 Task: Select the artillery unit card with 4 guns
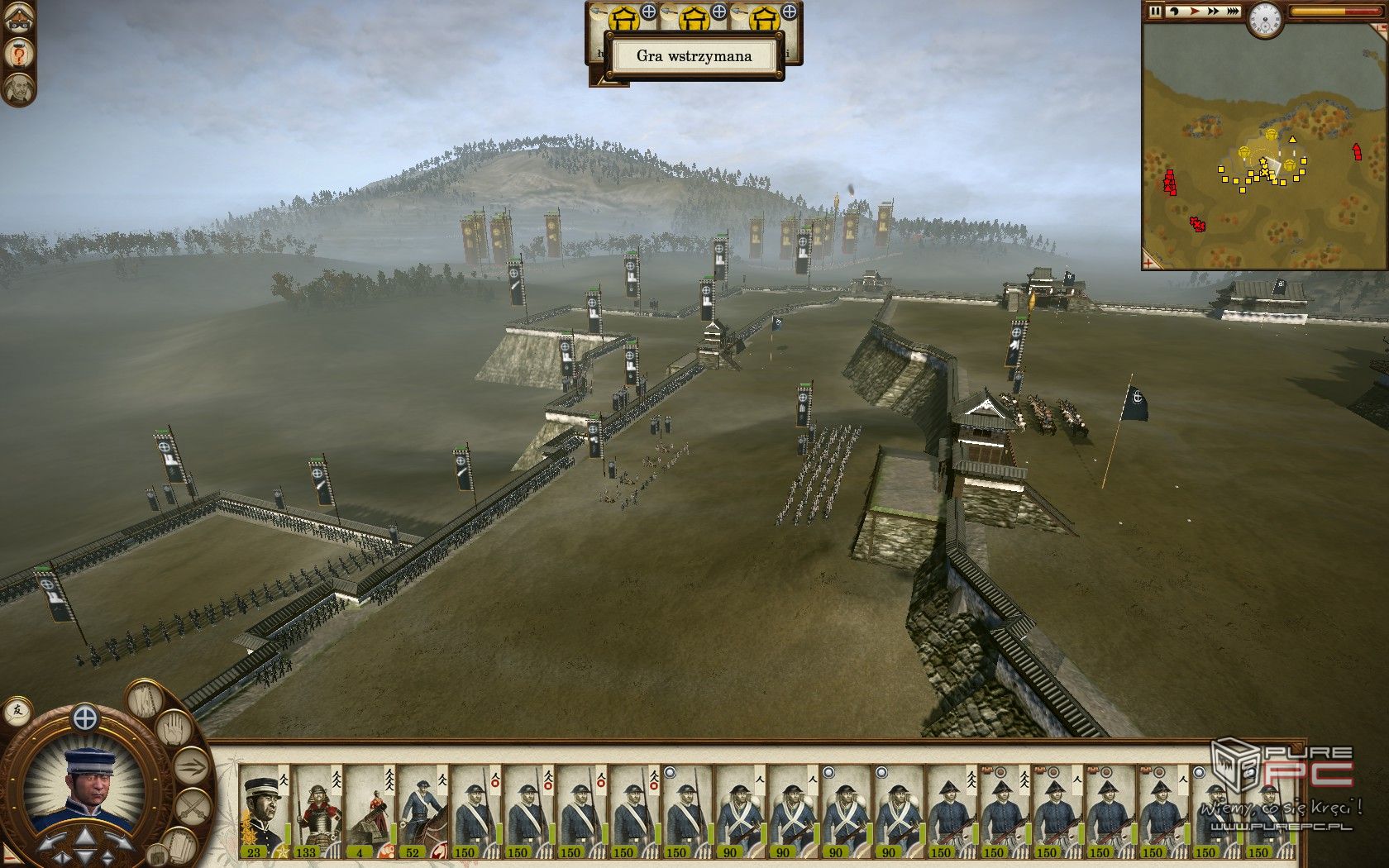pyautogui.click(x=370, y=812)
